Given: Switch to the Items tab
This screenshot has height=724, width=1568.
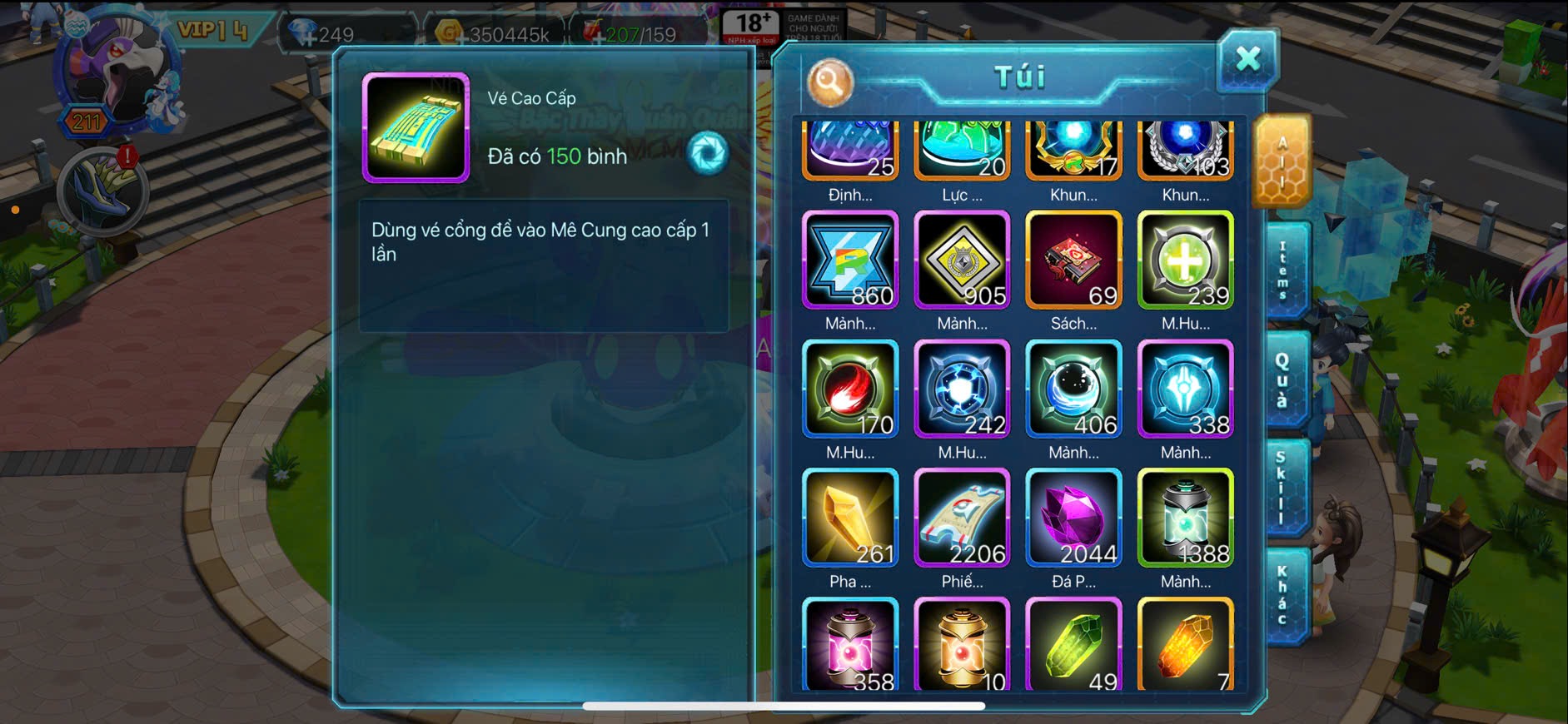Looking at the screenshot, I should pyautogui.click(x=1283, y=270).
